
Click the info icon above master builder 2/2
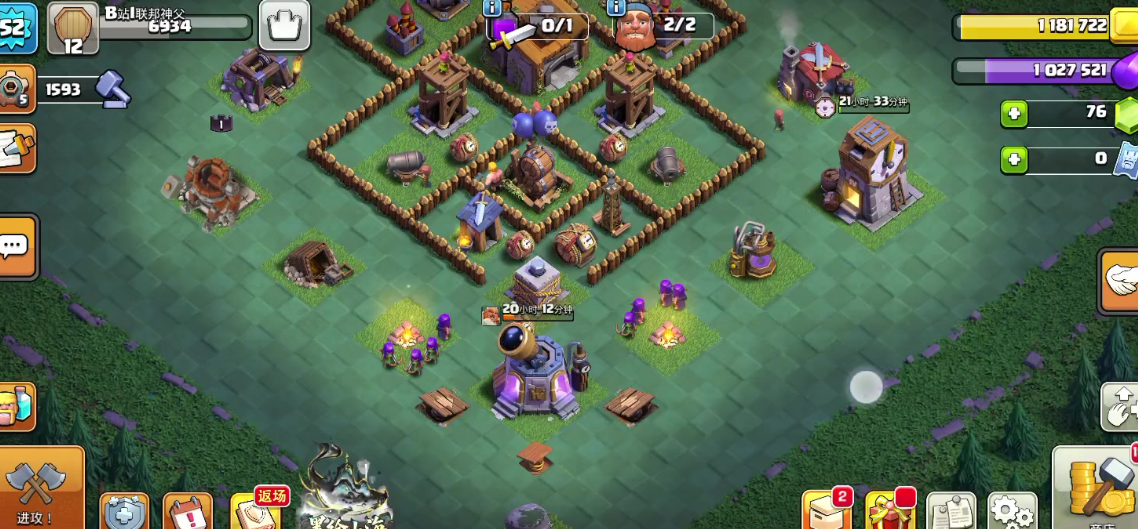[618, 7]
